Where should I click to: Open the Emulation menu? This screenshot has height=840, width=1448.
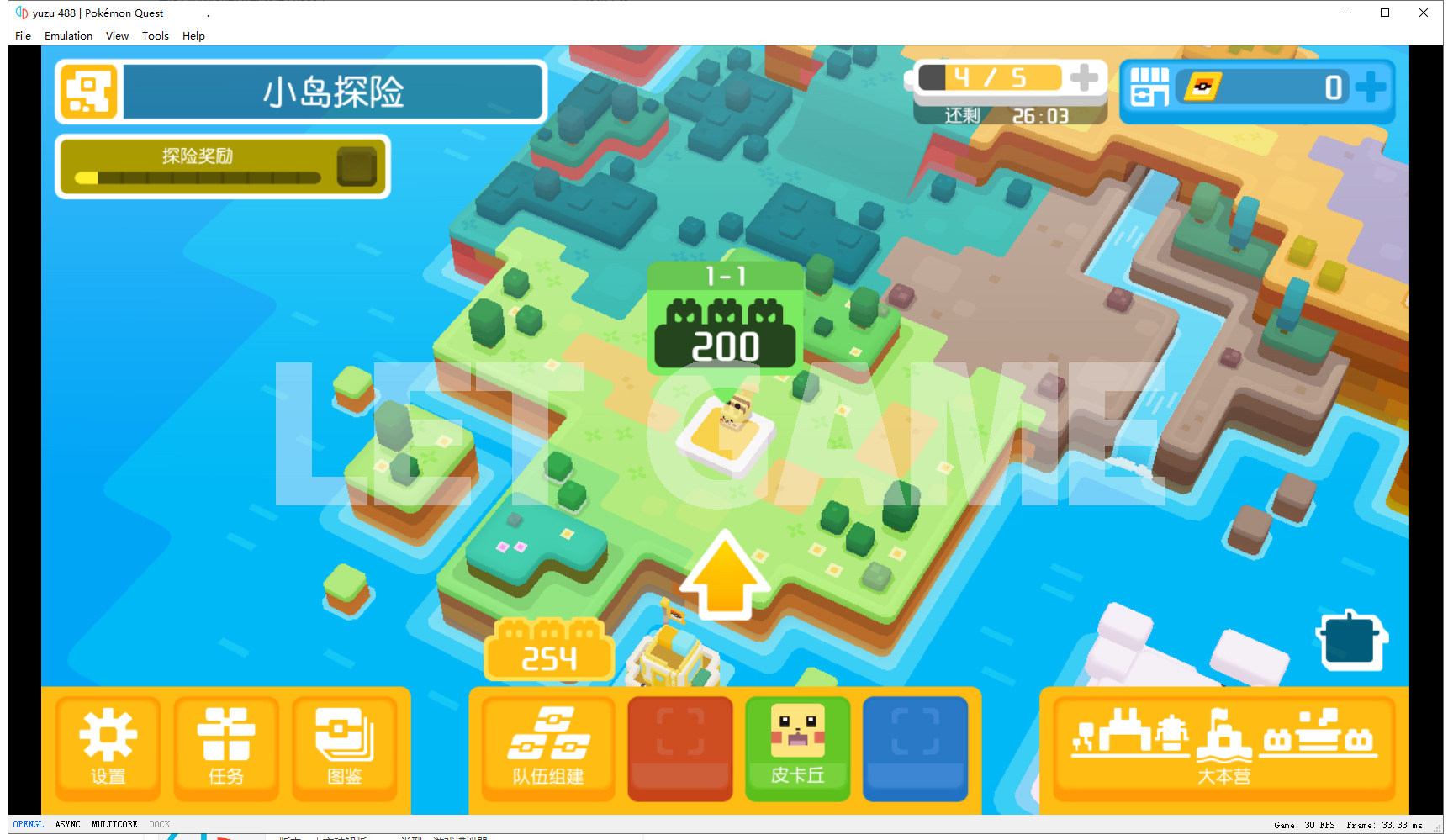(x=68, y=36)
